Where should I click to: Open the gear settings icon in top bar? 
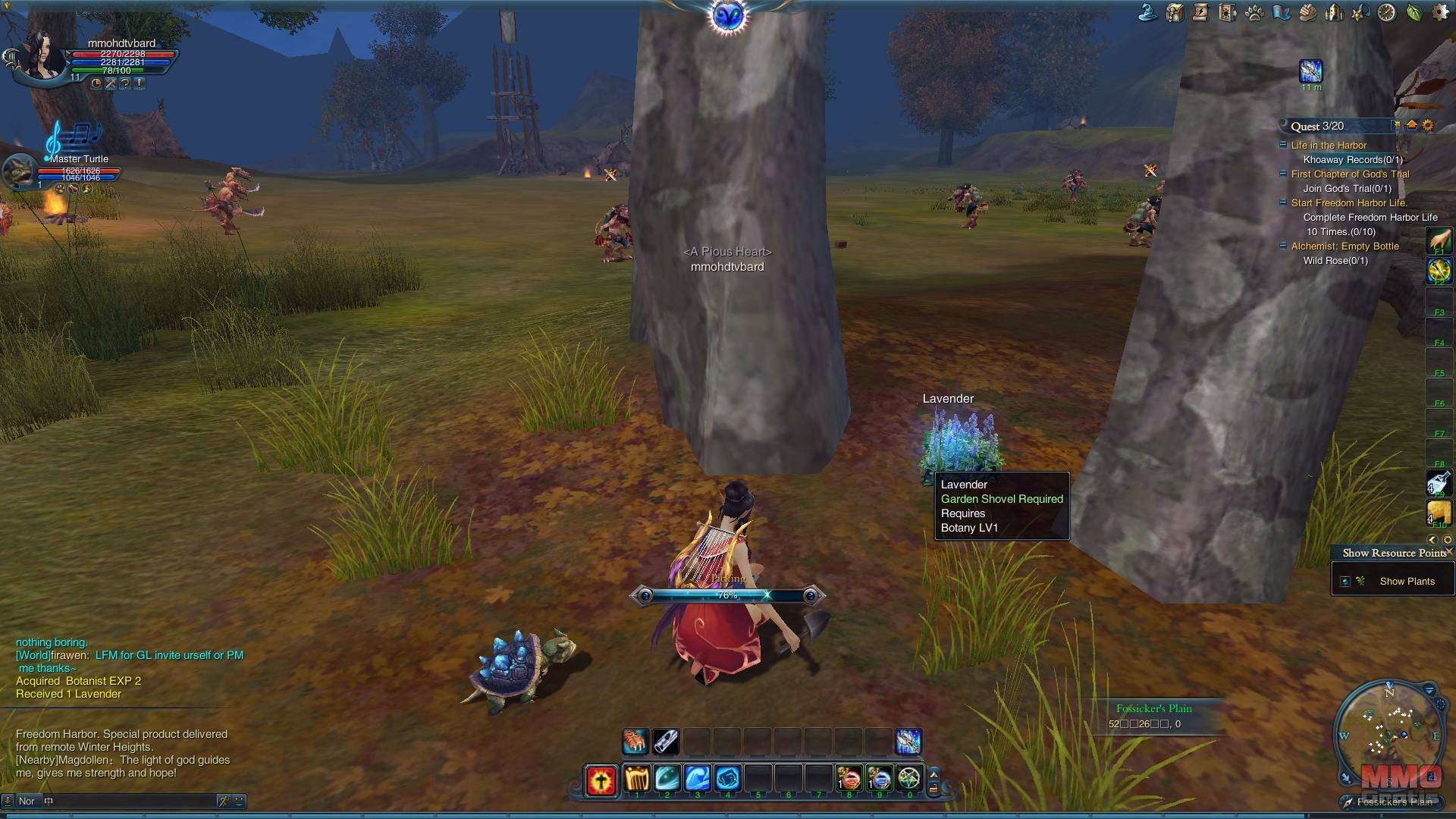pyautogui.click(x=1440, y=12)
